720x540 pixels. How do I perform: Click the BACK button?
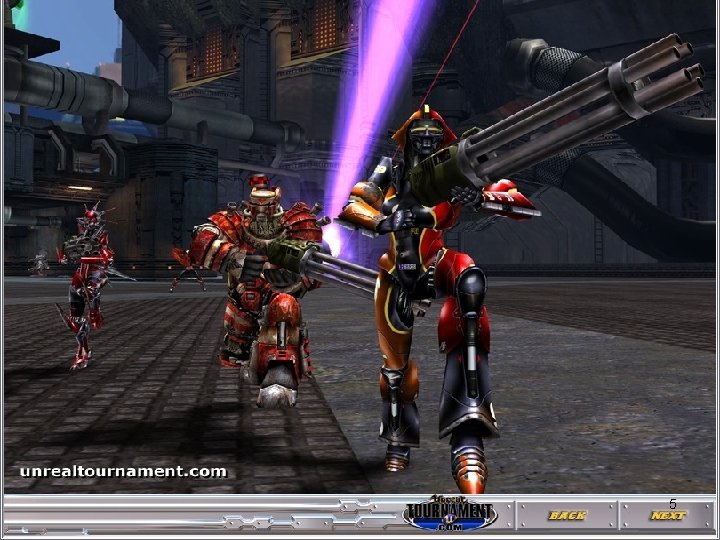(566, 516)
